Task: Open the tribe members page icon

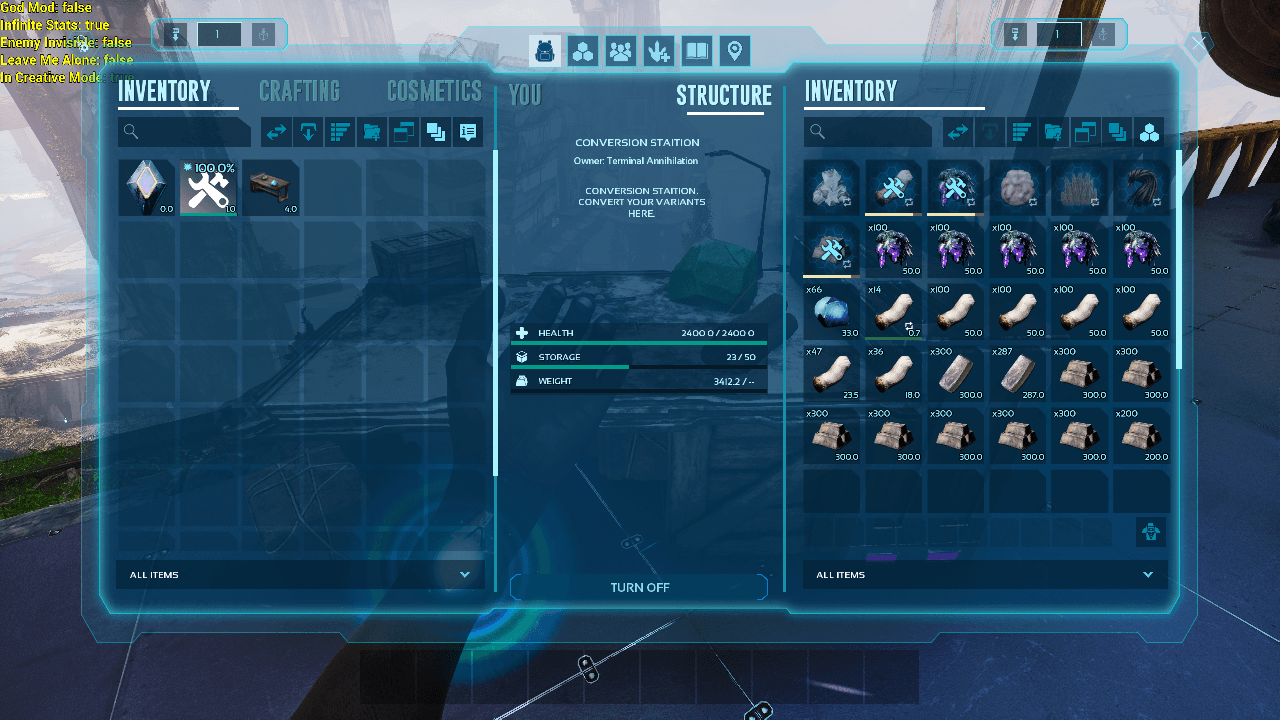Action: click(621, 51)
